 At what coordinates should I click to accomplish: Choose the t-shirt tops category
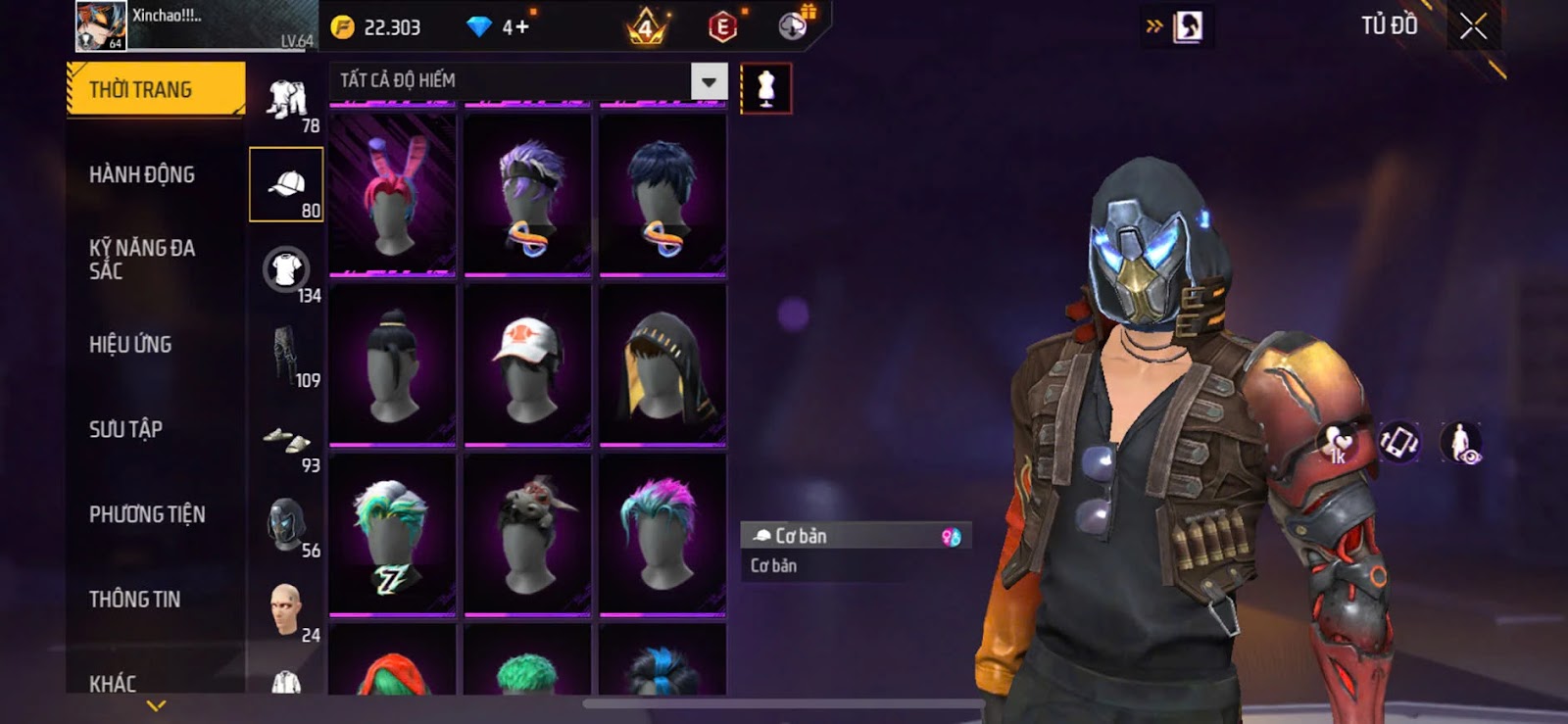point(286,269)
